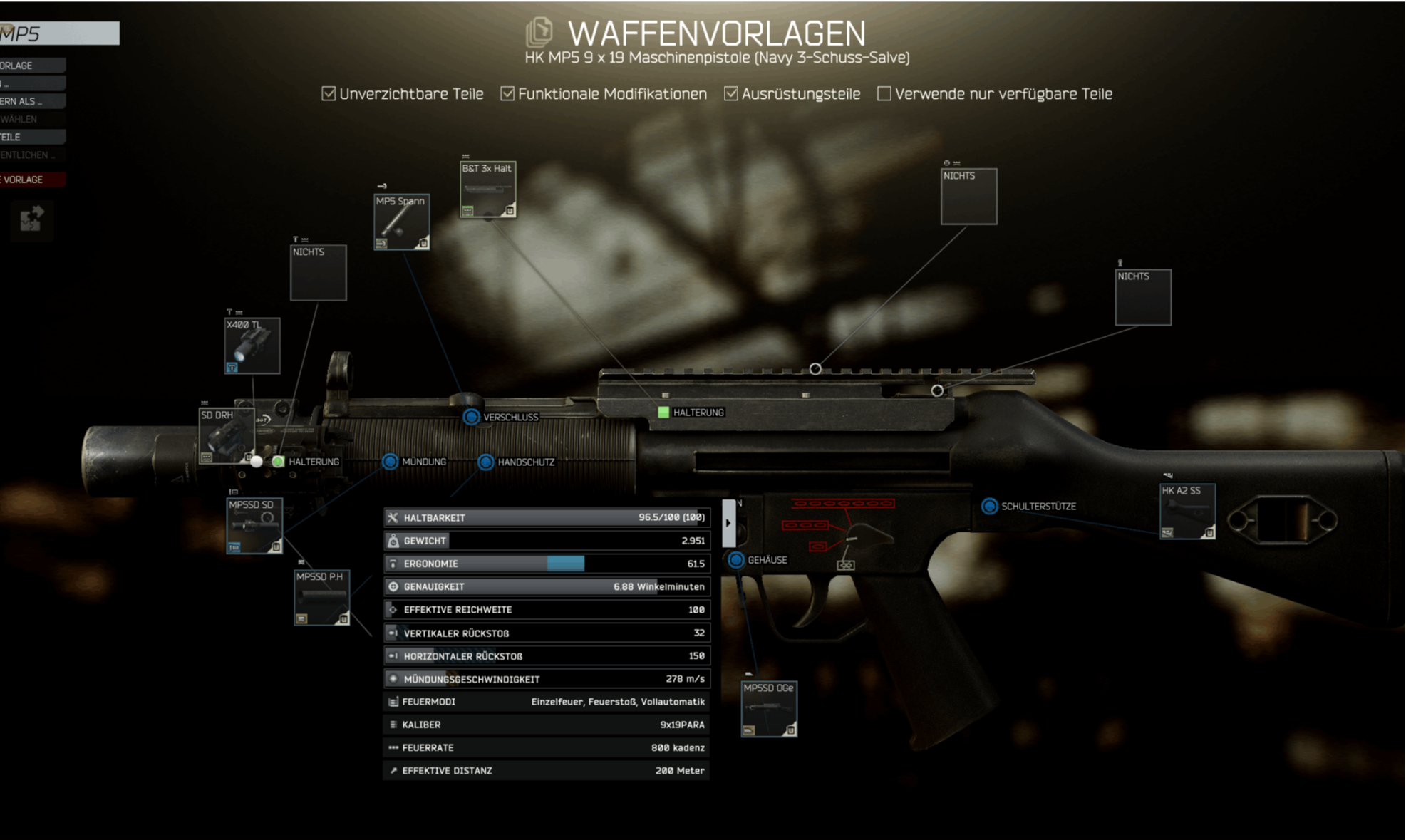Viewport: 1406px width, 840px height.
Task: Enable Verwende nur verfügbare Teile
Action: pyautogui.click(x=884, y=94)
